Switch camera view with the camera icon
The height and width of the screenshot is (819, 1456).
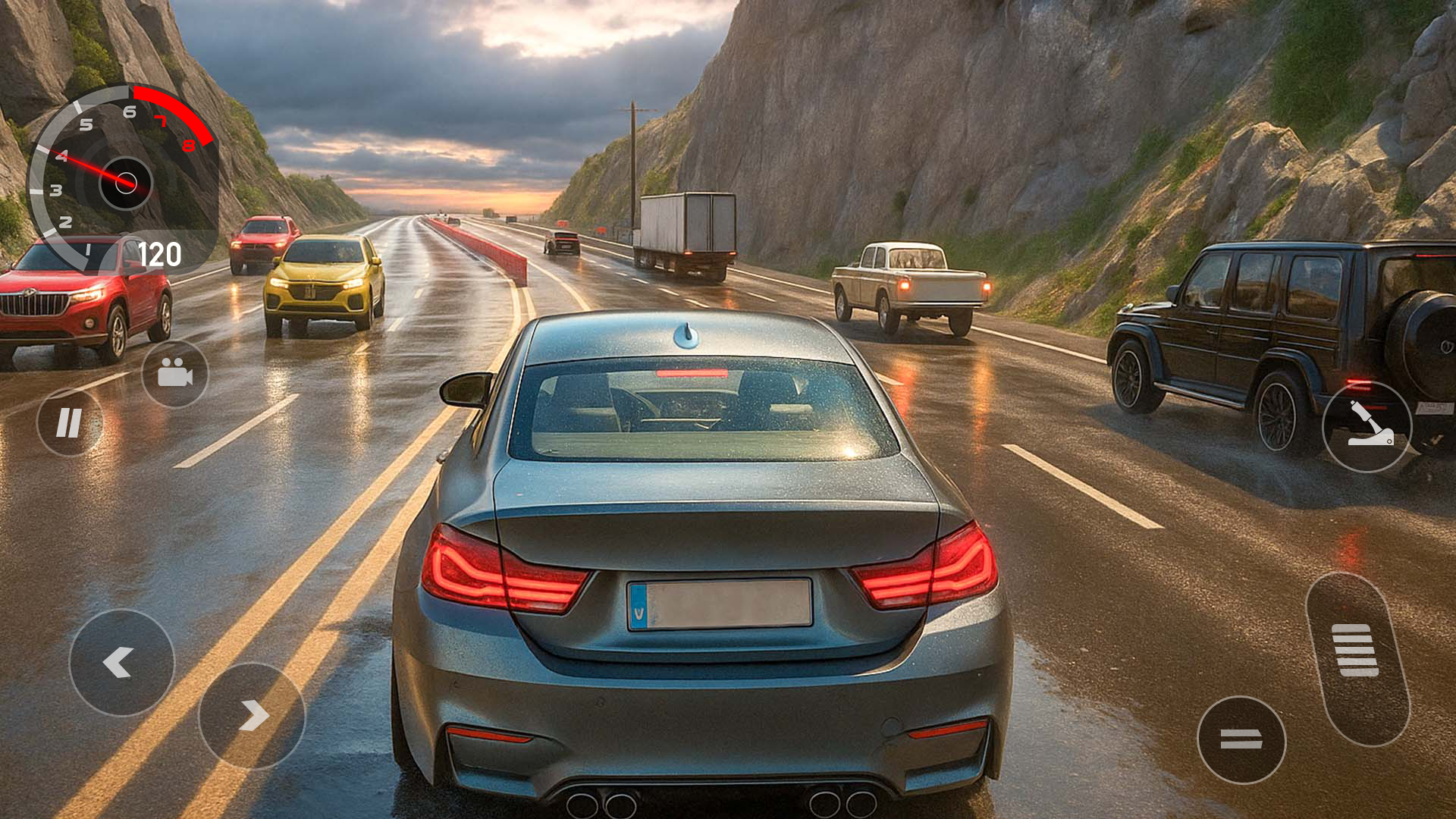(174, 373)
